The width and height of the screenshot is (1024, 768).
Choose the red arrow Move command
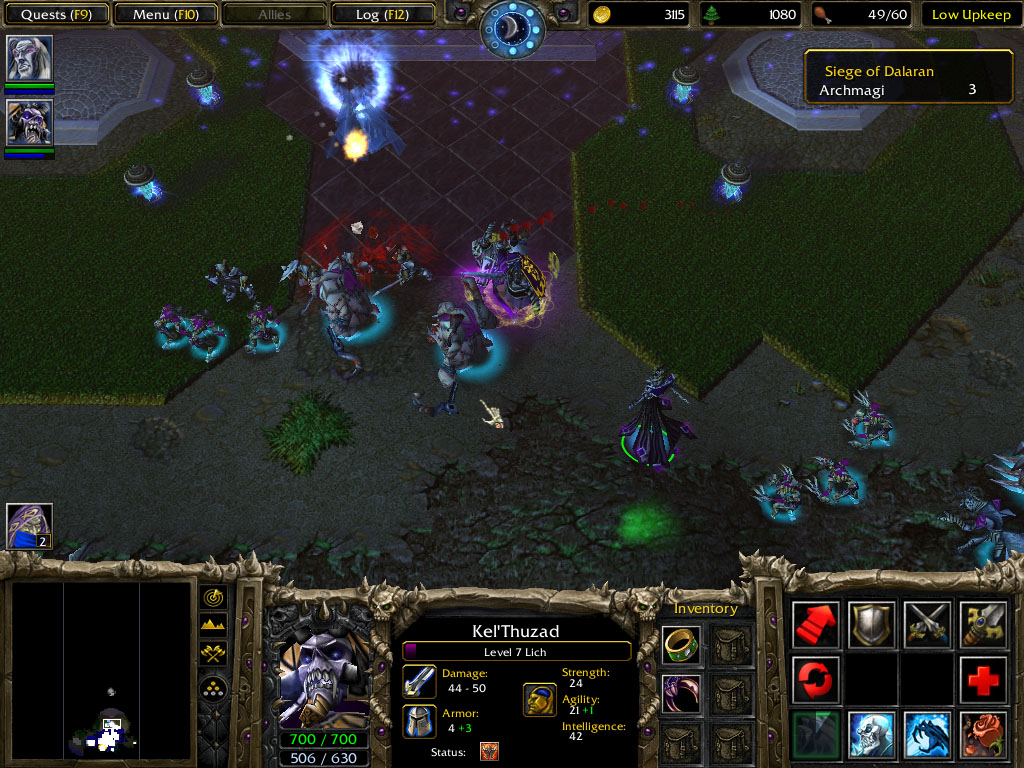point(816,625)
